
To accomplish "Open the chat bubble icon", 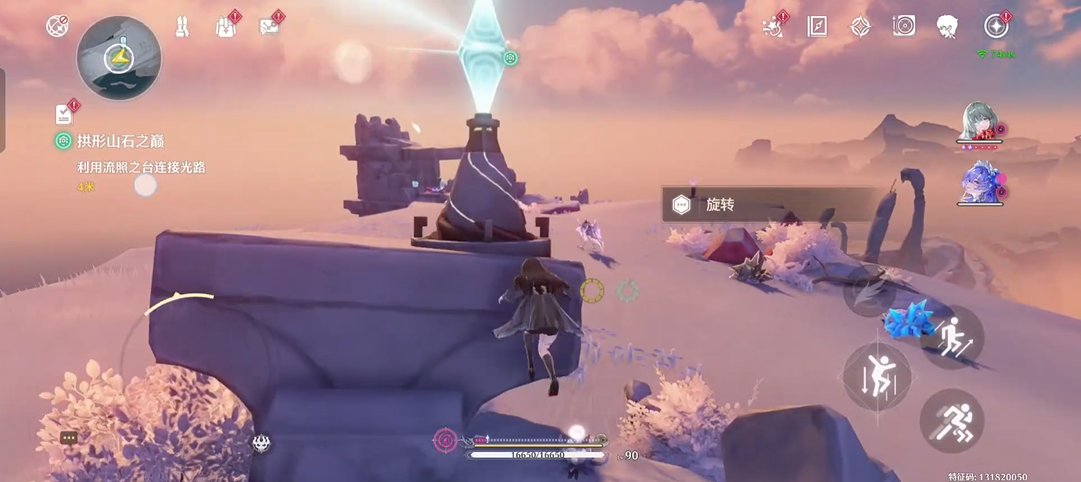I will [x=69, y=438].
